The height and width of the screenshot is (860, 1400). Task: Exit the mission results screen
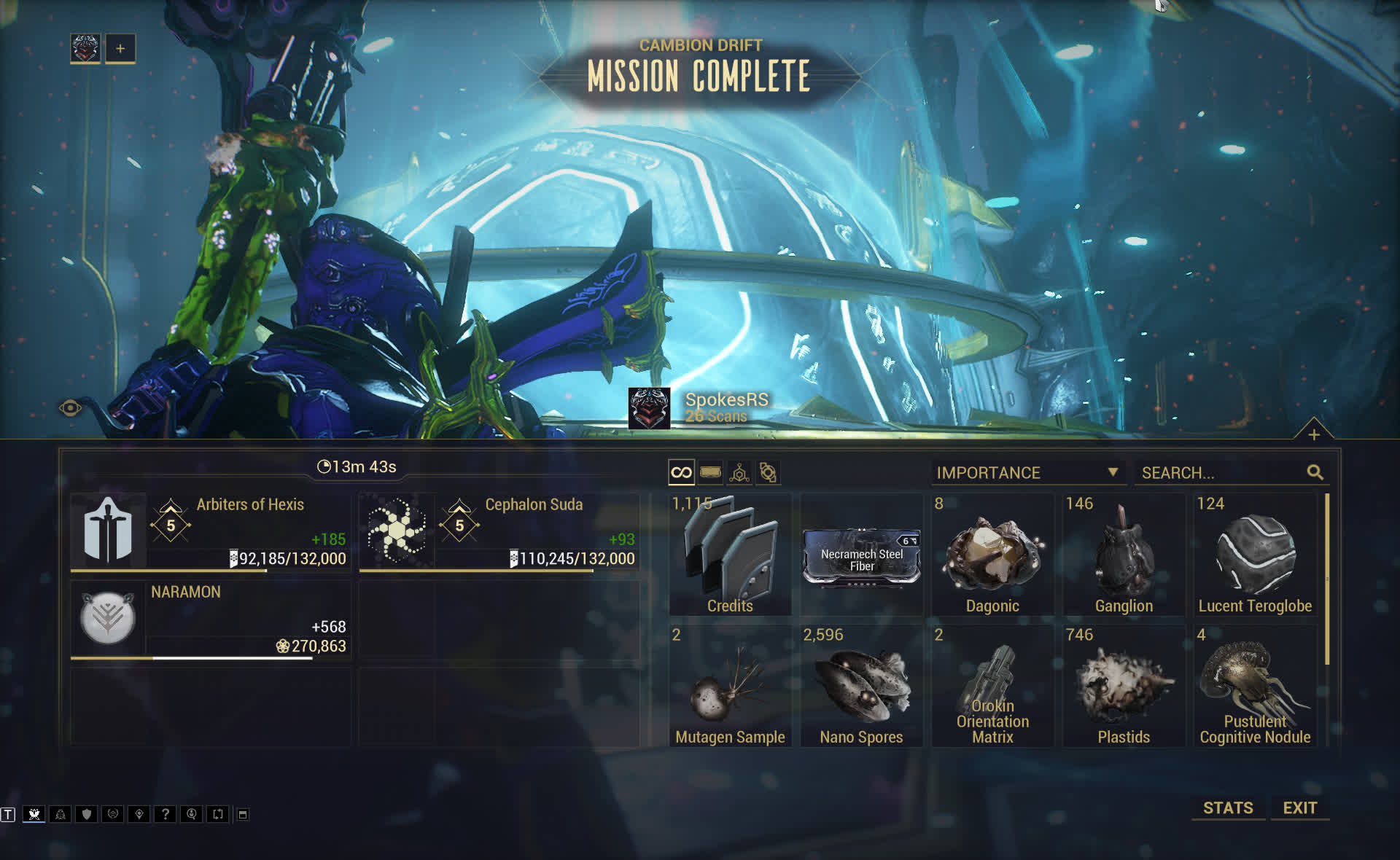[x=1299, y=808]
